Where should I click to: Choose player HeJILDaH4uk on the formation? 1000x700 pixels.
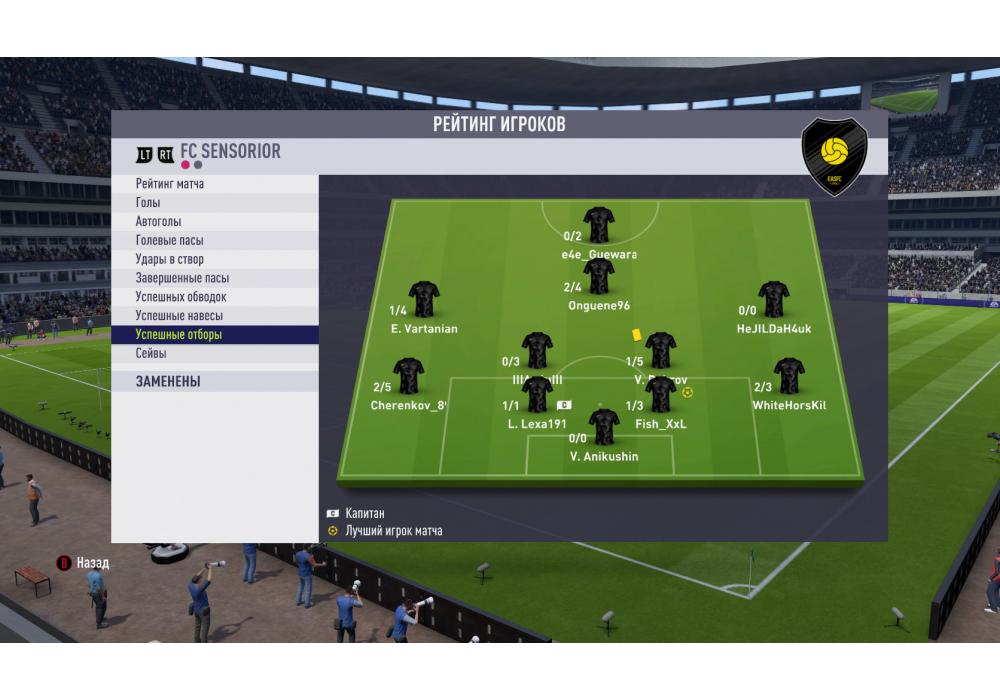pos(774,299)
